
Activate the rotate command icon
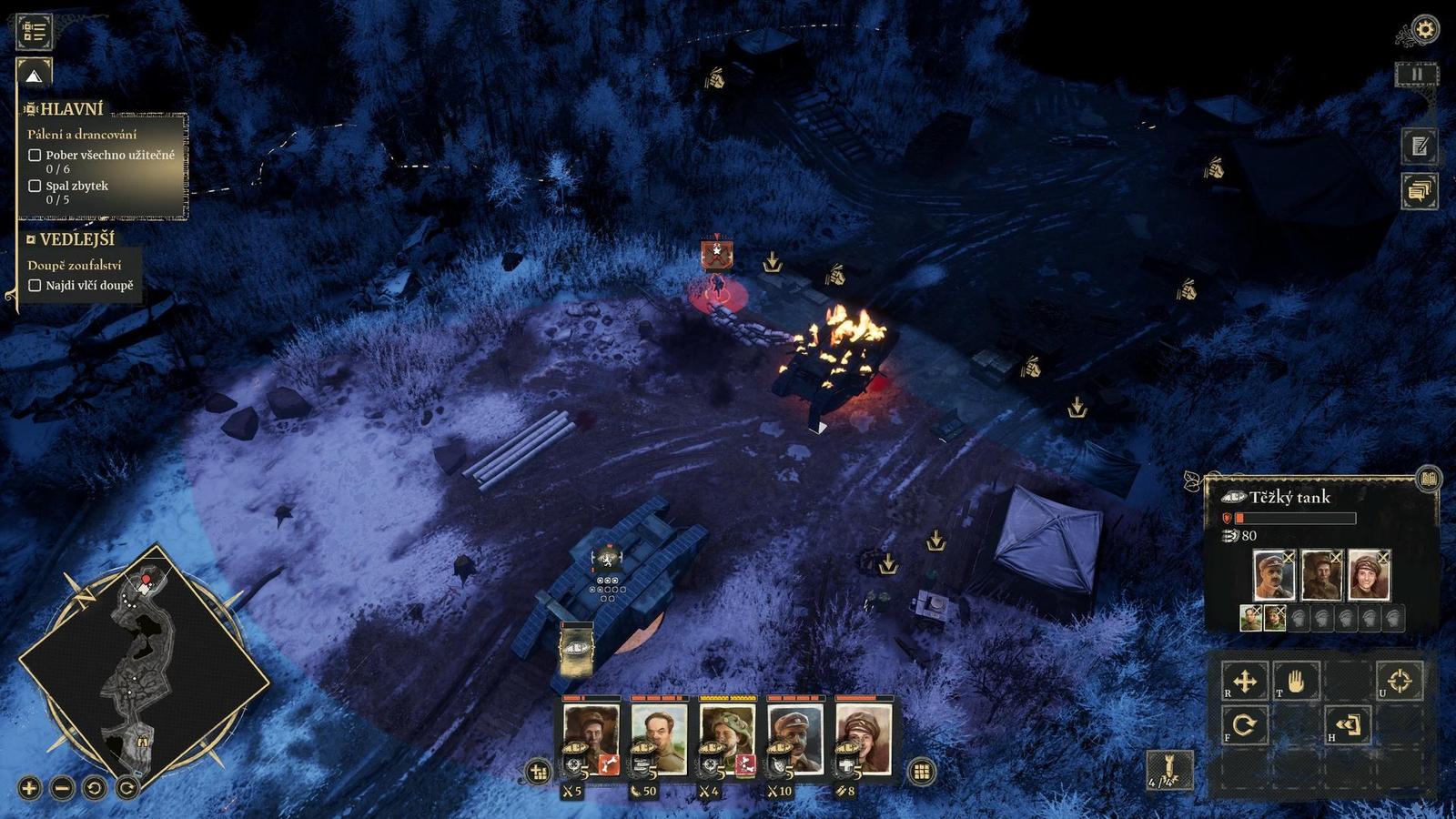coord(1245,725)
